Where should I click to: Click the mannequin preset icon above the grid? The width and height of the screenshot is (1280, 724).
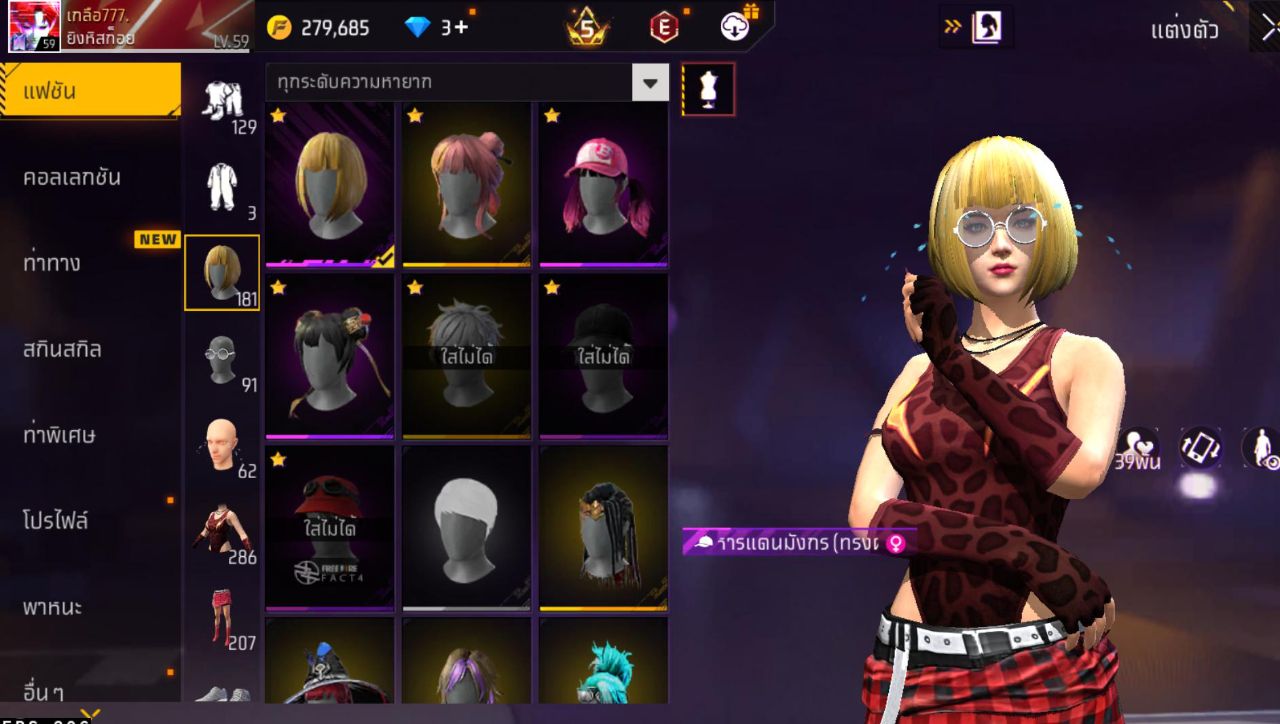tap(708, 88)
